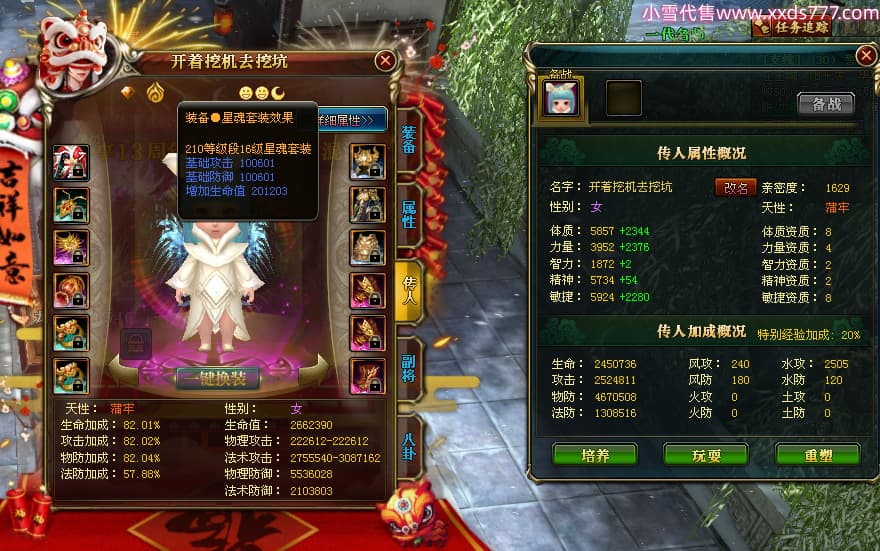Close the 传人 attribute panel

tap(865, 56)
